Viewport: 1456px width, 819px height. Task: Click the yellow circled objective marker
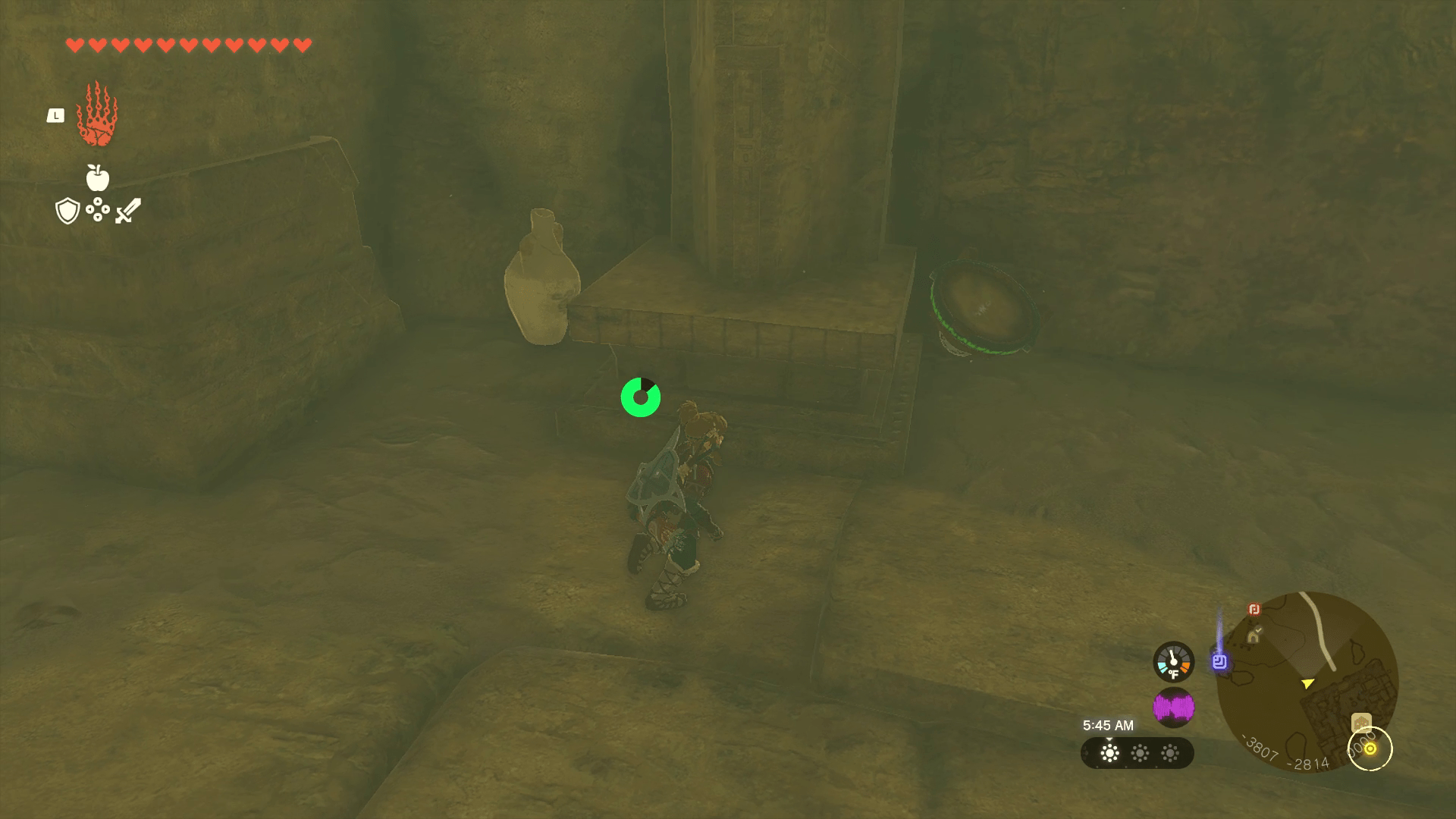tap(1370, 748)
